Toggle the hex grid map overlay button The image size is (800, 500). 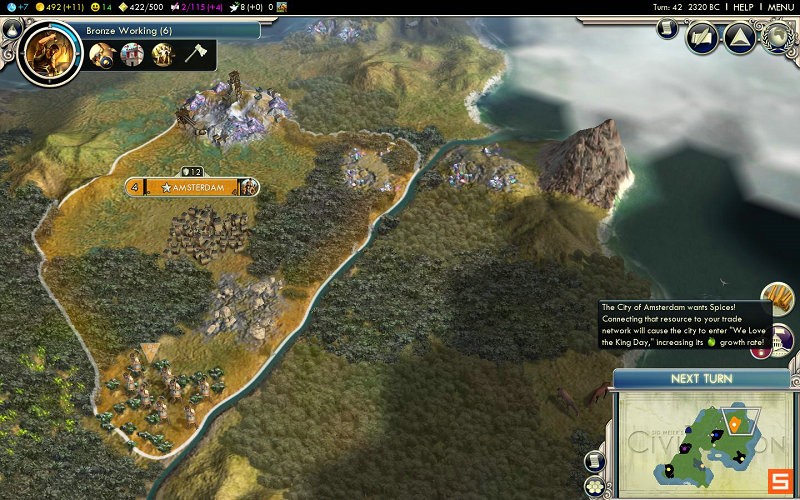click(594, 486)
